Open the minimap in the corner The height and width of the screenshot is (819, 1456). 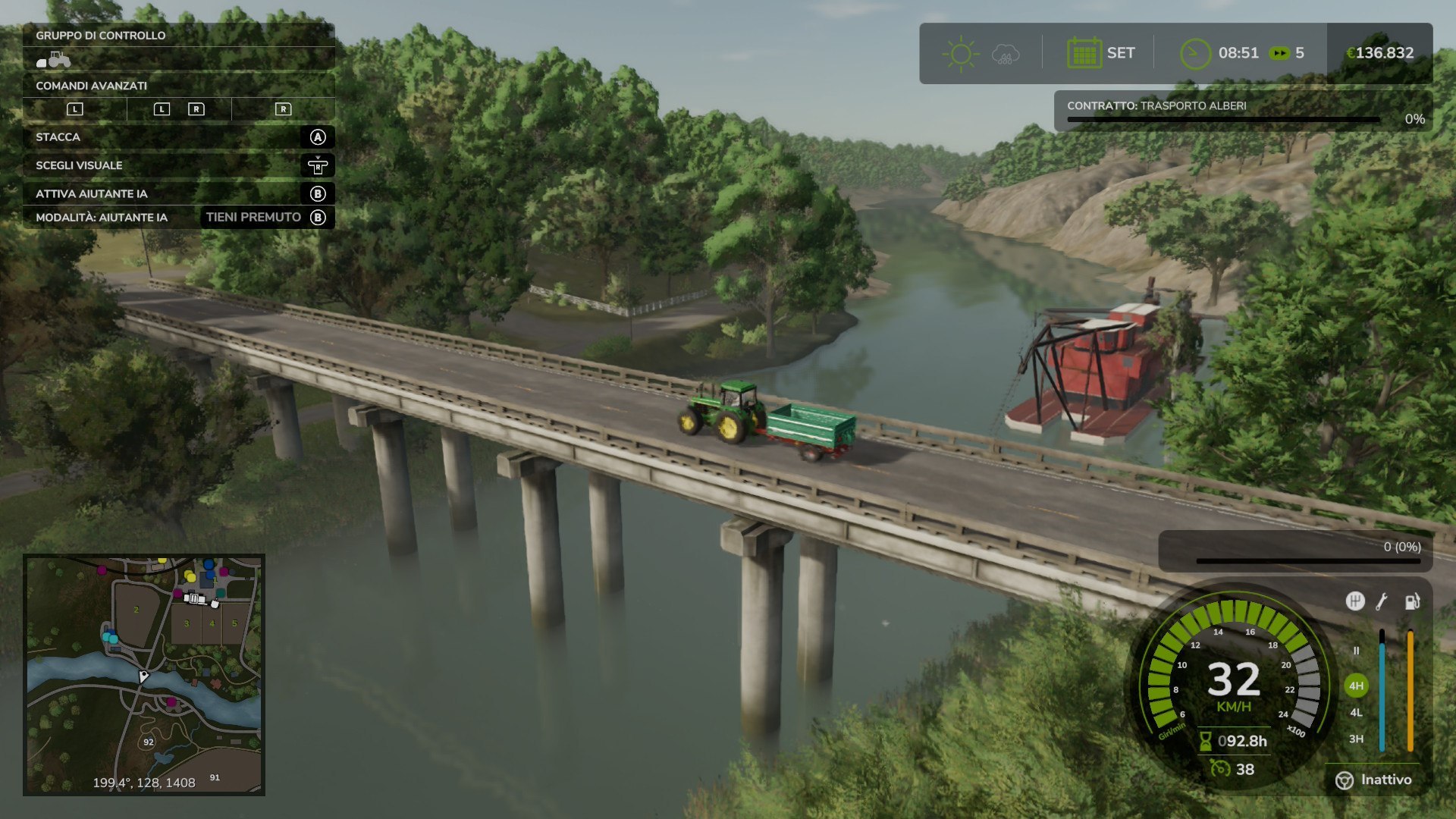pyautogui.click(x=144, y=675)
